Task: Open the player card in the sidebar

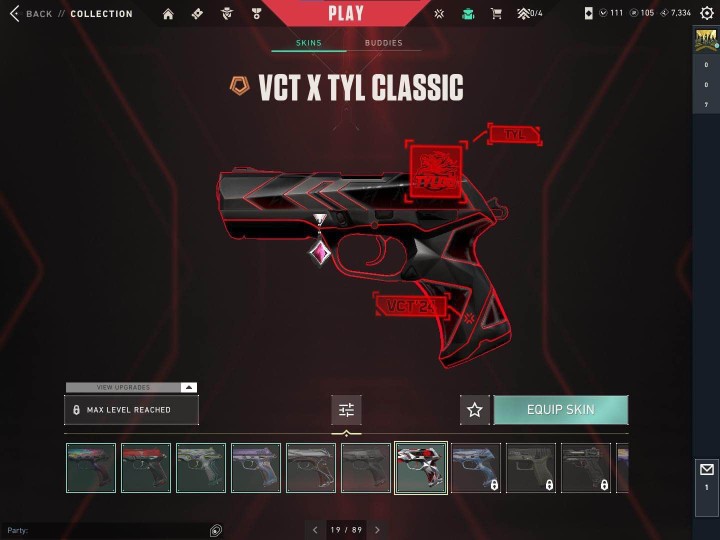Action: tap(706, 40)
